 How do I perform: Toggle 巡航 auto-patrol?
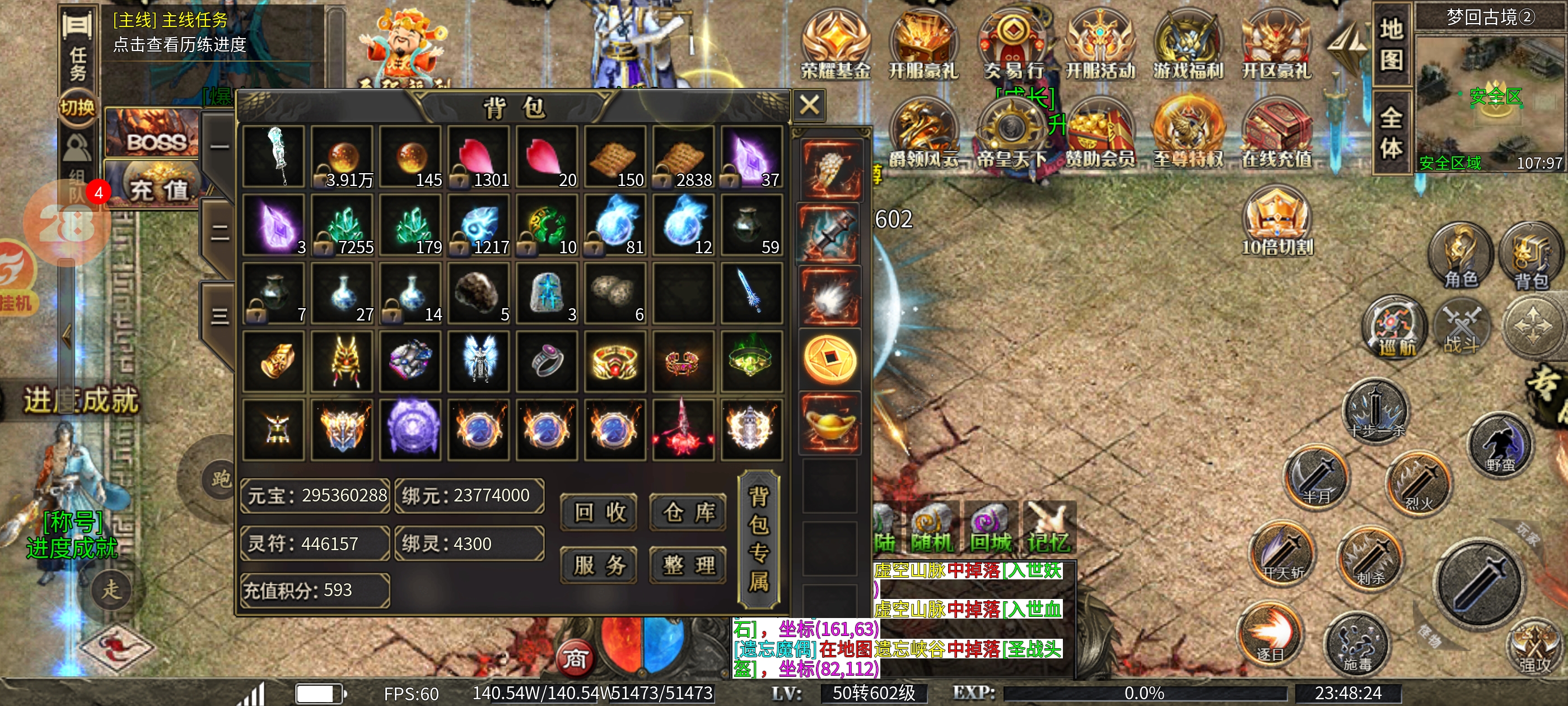click(1395, 327)
